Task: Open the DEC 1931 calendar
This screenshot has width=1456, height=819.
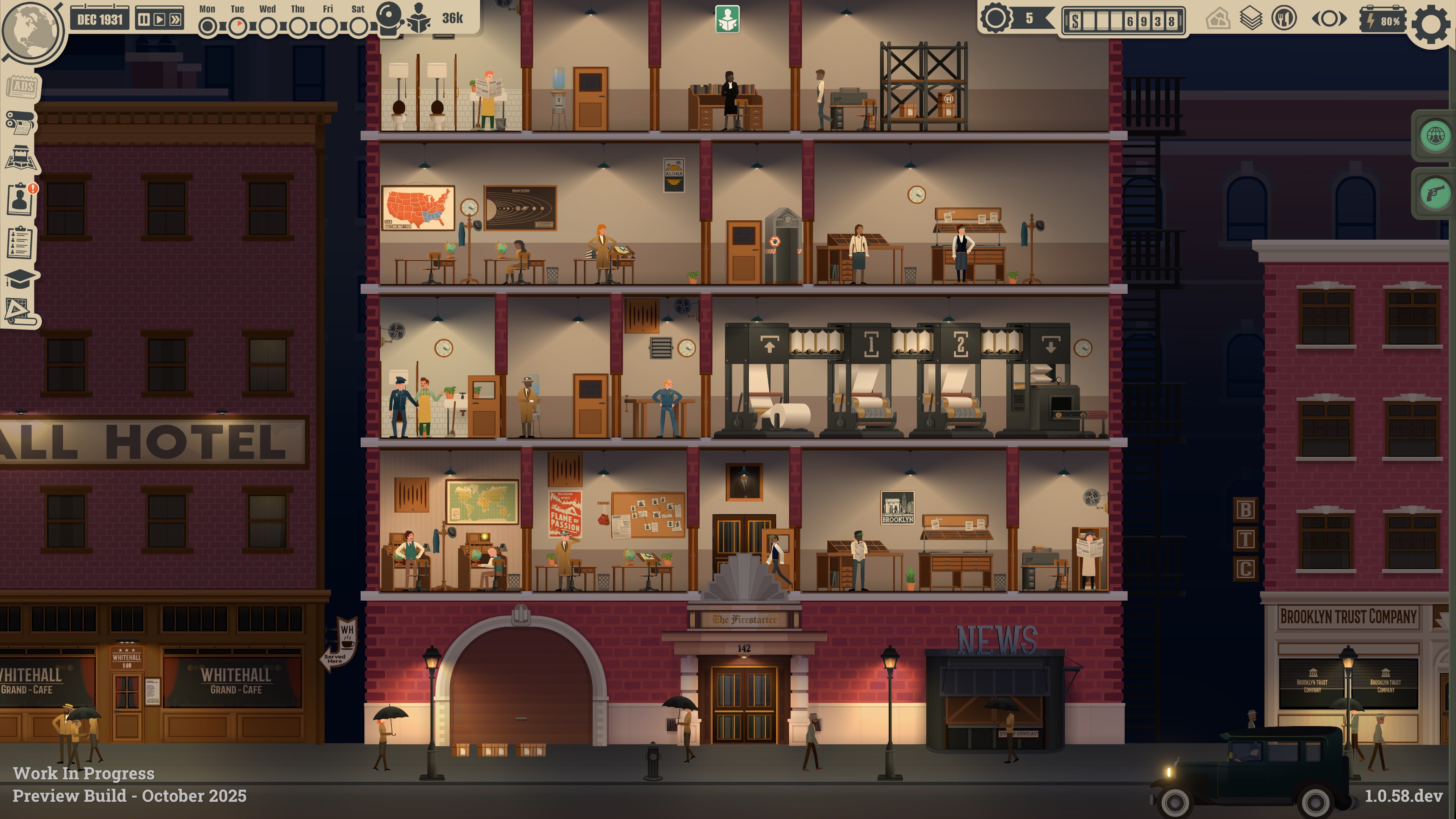Action: click(100, 20)
